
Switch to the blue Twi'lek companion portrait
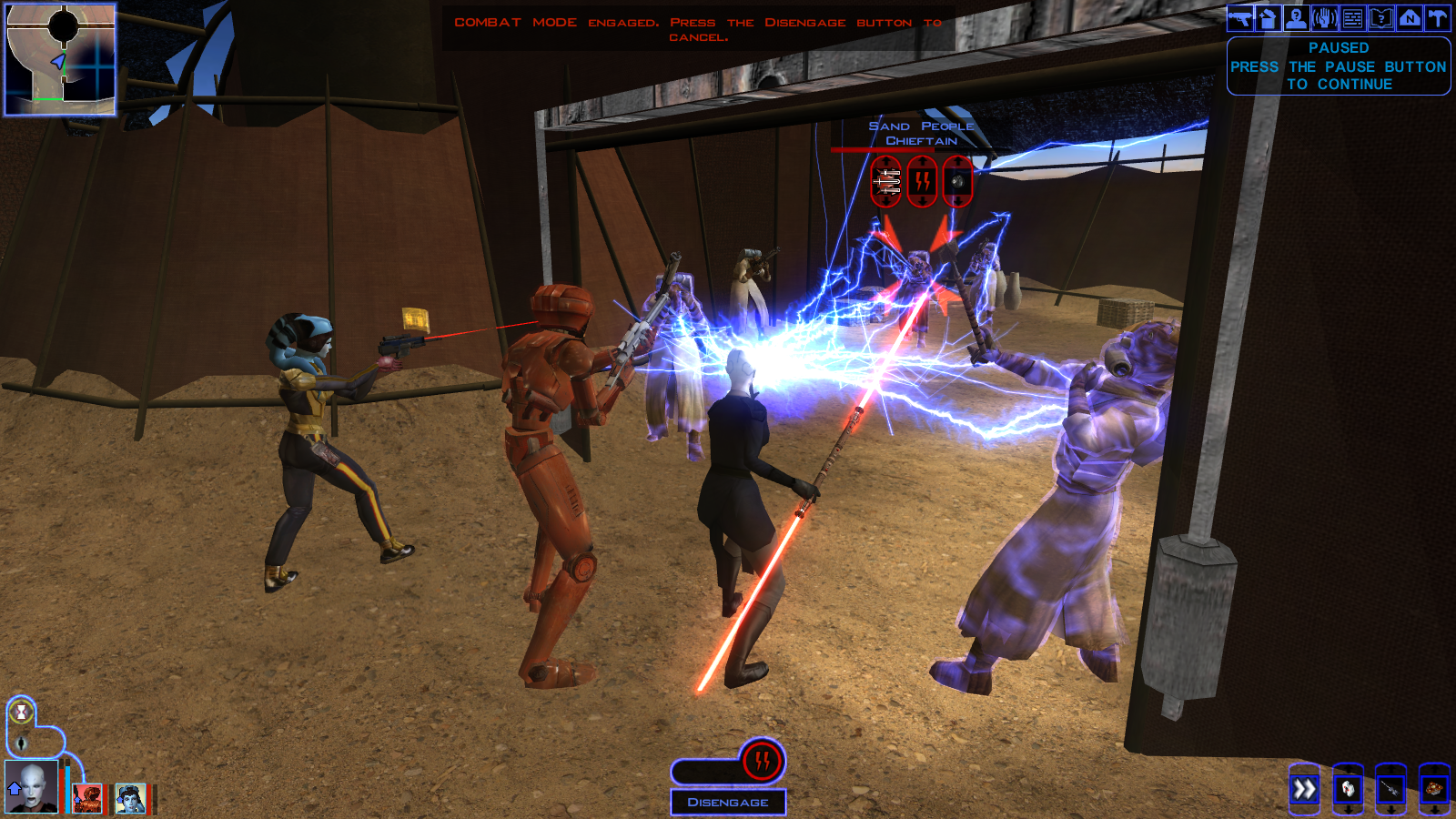(130, 798)
